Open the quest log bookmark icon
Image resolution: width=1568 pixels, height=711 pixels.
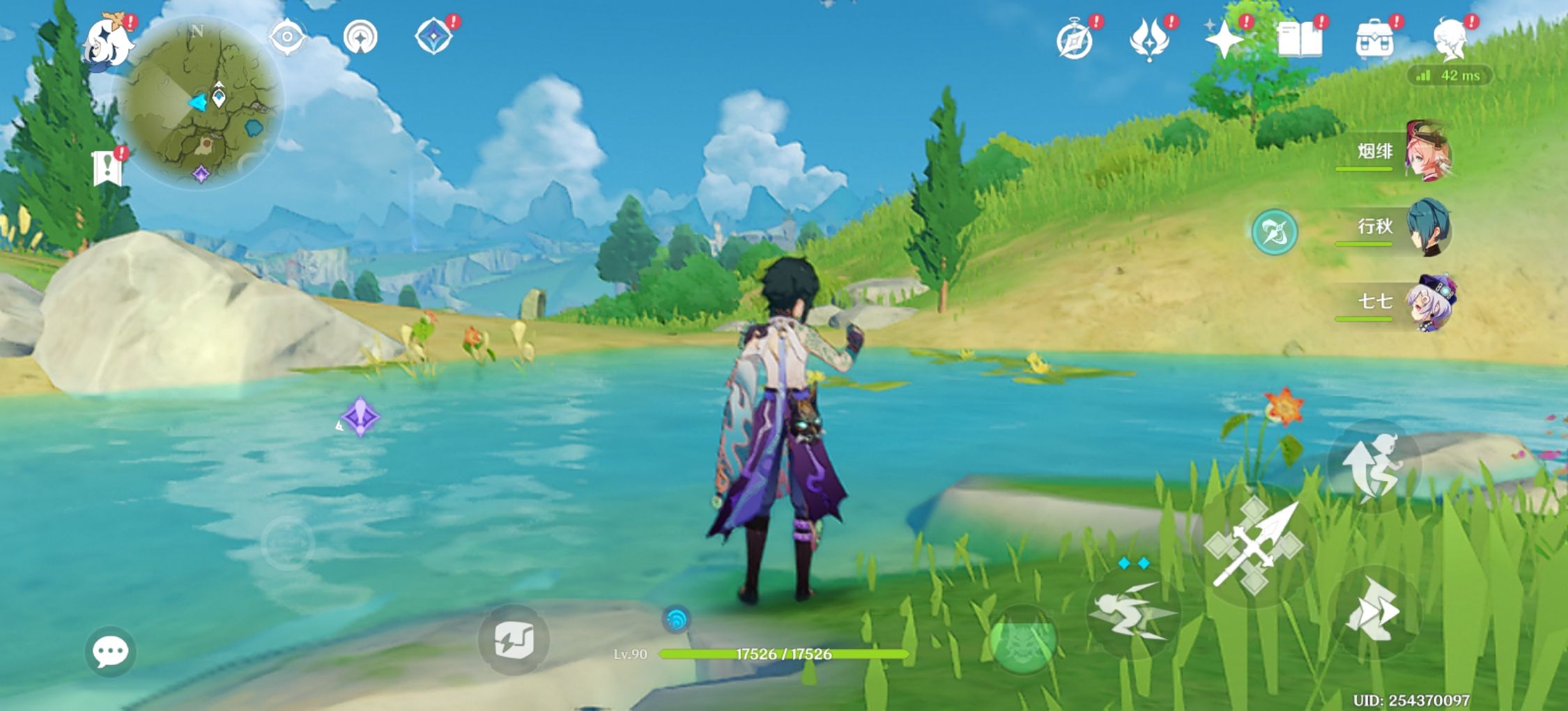108,167
